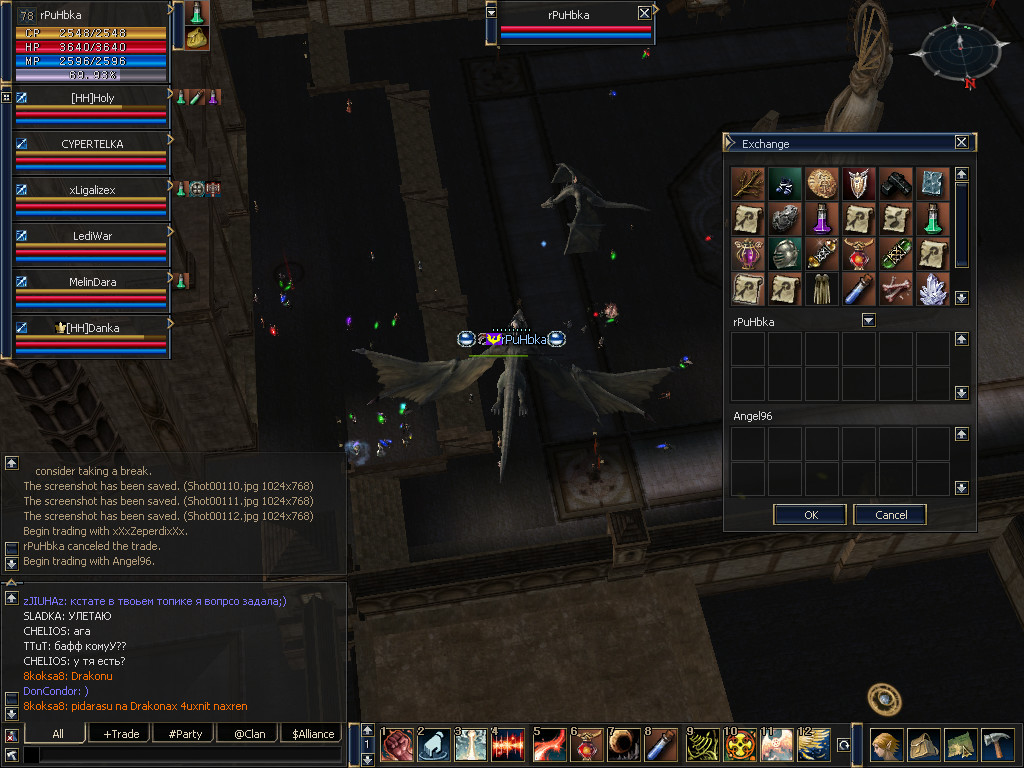Use the red fist skill in hotbar slot 1
This screenshot has width=1024, height=768.
[397, 745]
